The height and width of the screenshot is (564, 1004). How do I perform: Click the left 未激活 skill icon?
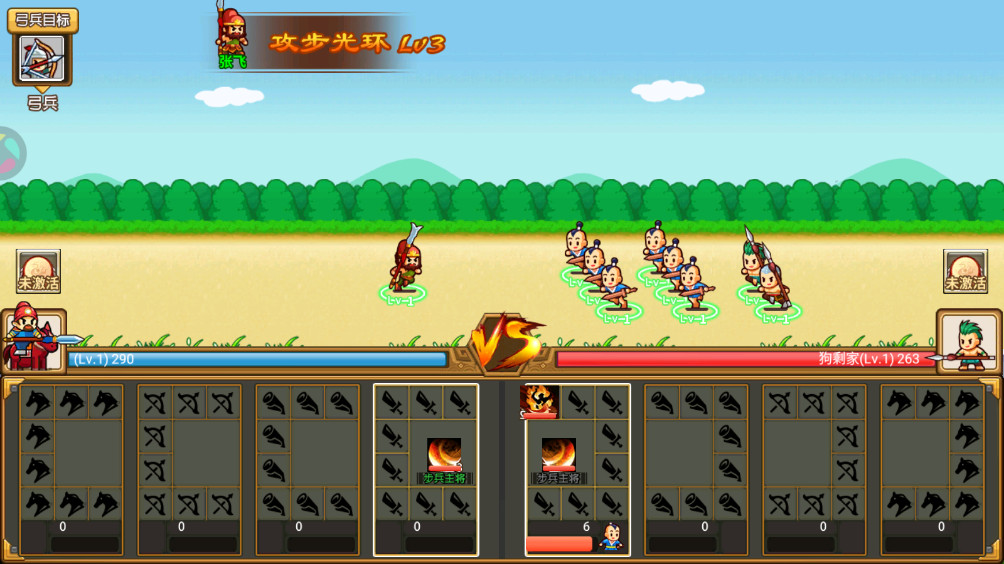[x=39, y=271]
